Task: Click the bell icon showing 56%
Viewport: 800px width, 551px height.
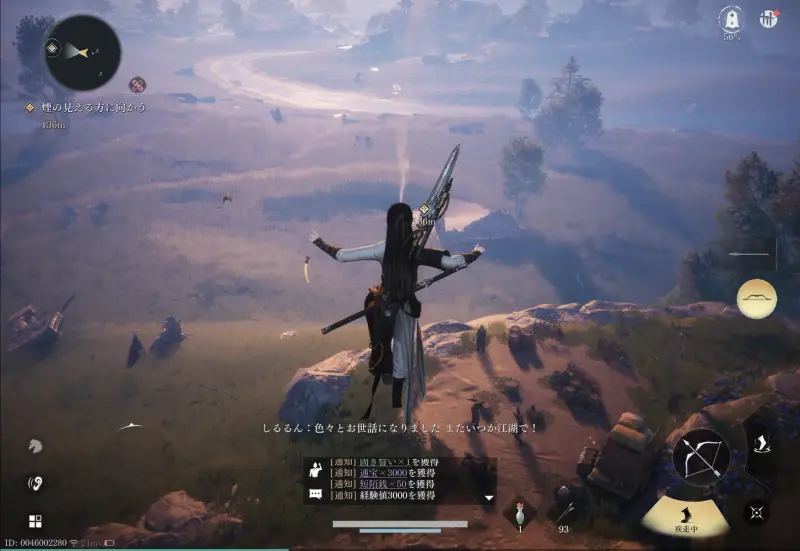Action: [x=730, y=19]
